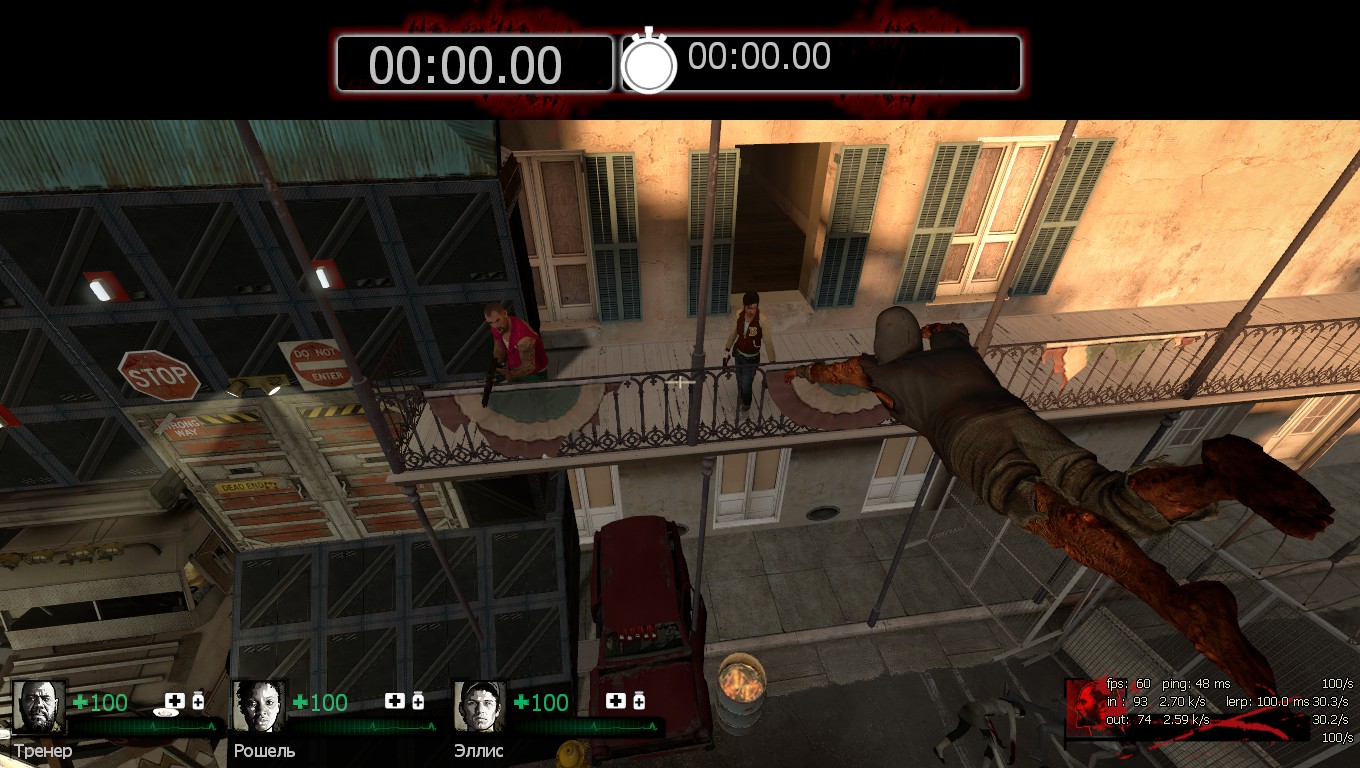Click Эллис's first aid kit icon
Image resolution: width=1360 pixels, height=768 pixels.
pyautogui.click(x=615, y=701)
